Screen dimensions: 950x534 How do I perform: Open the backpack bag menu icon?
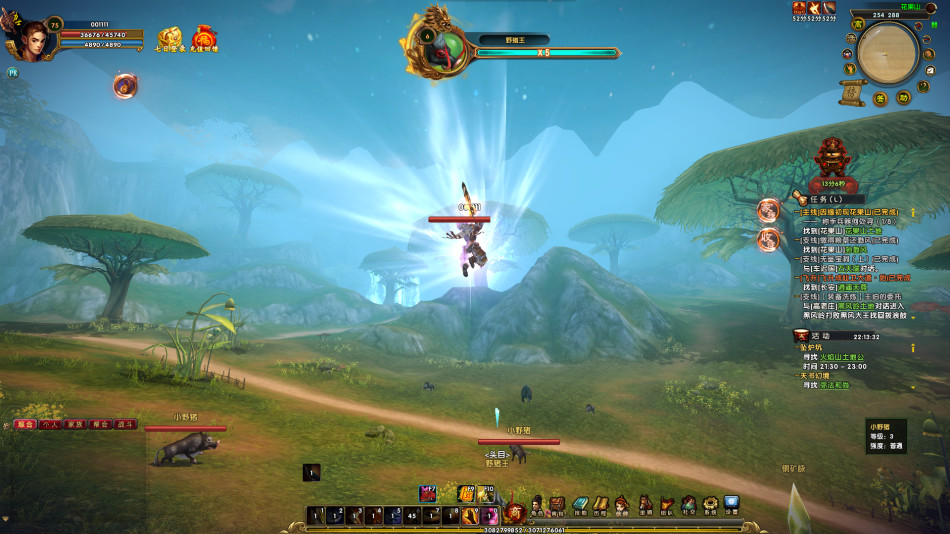tap(557, 505)
